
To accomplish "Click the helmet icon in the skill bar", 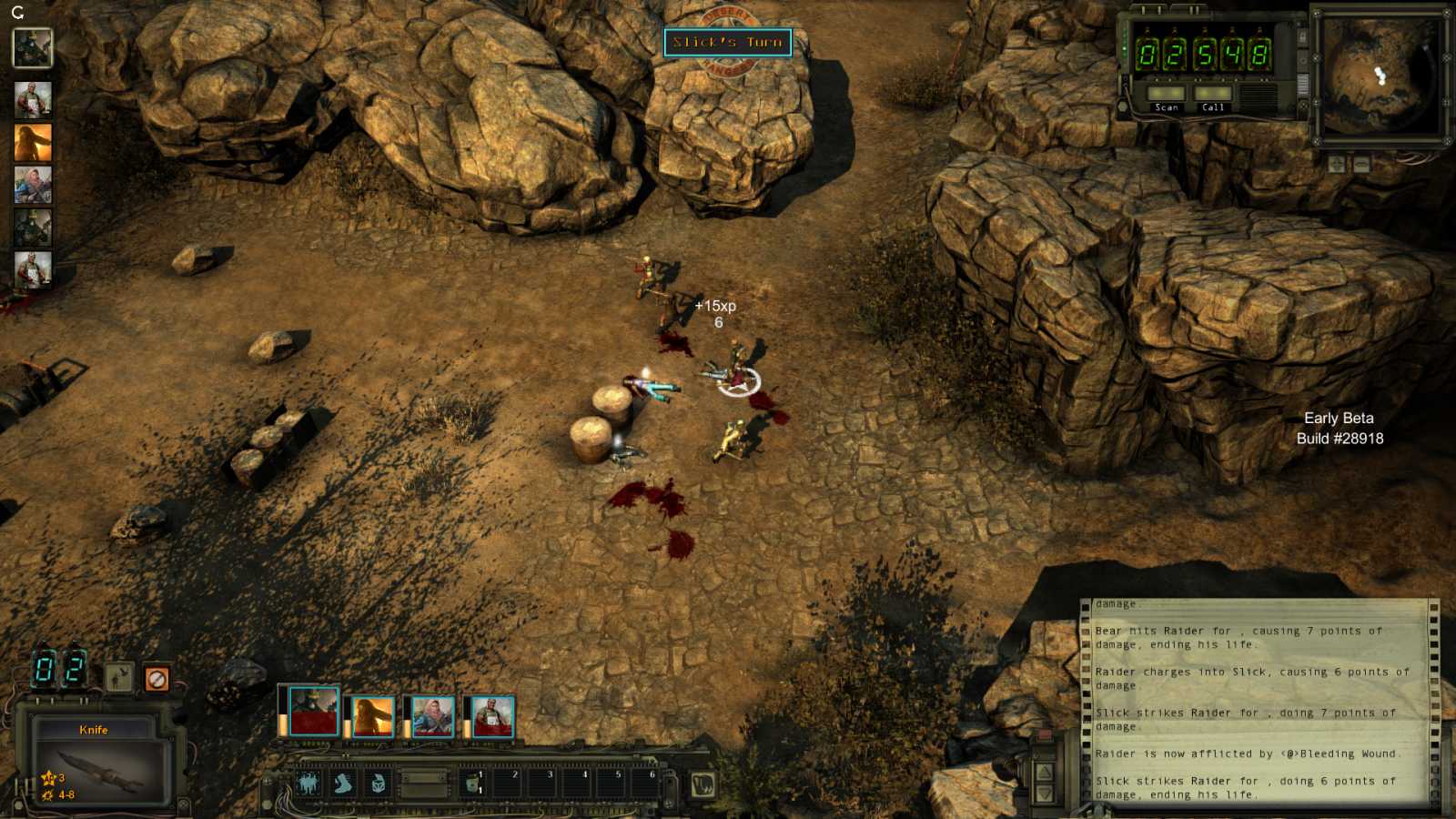I will tap(378, 784).
